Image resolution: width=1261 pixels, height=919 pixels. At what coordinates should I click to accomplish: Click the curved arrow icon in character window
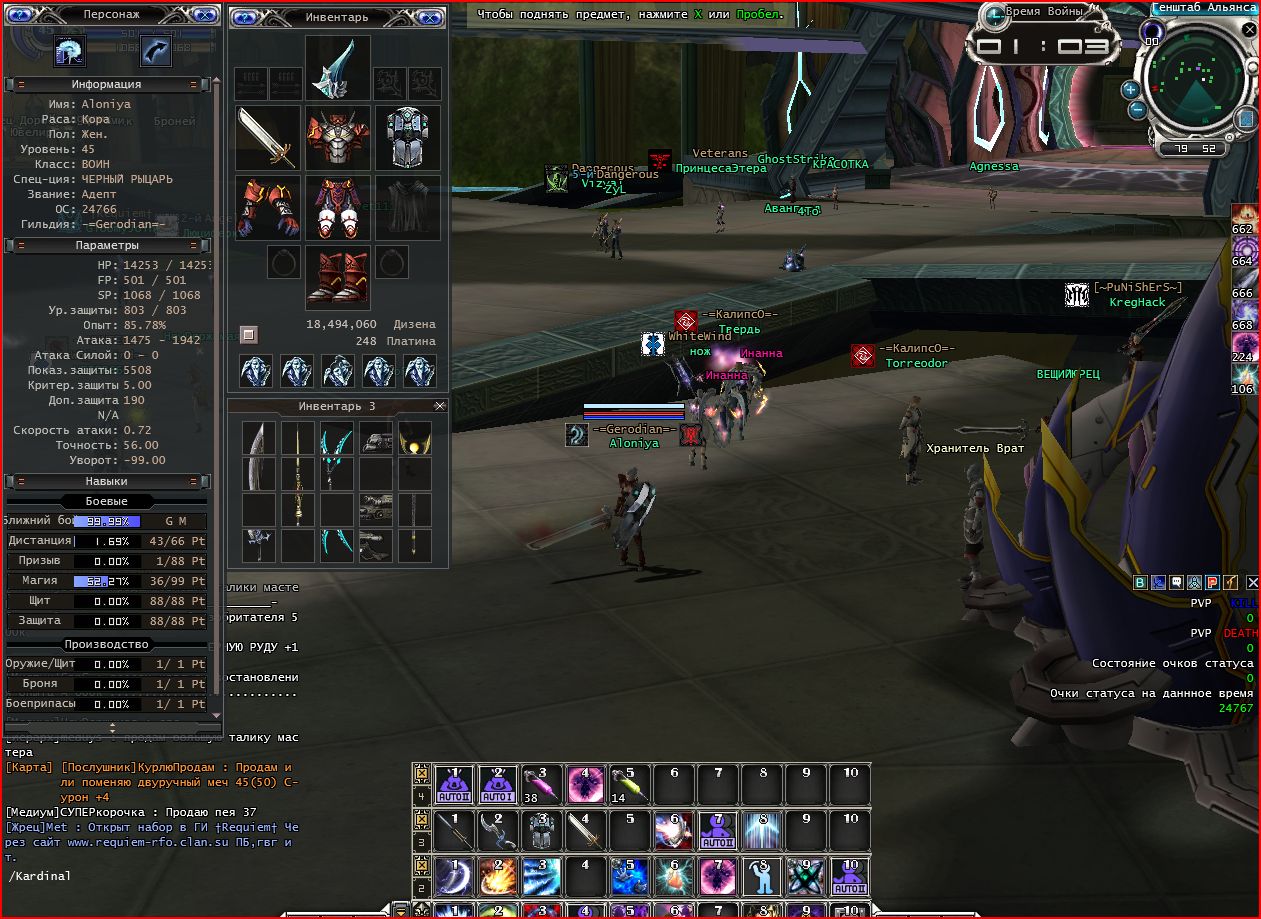coord(155,50)
